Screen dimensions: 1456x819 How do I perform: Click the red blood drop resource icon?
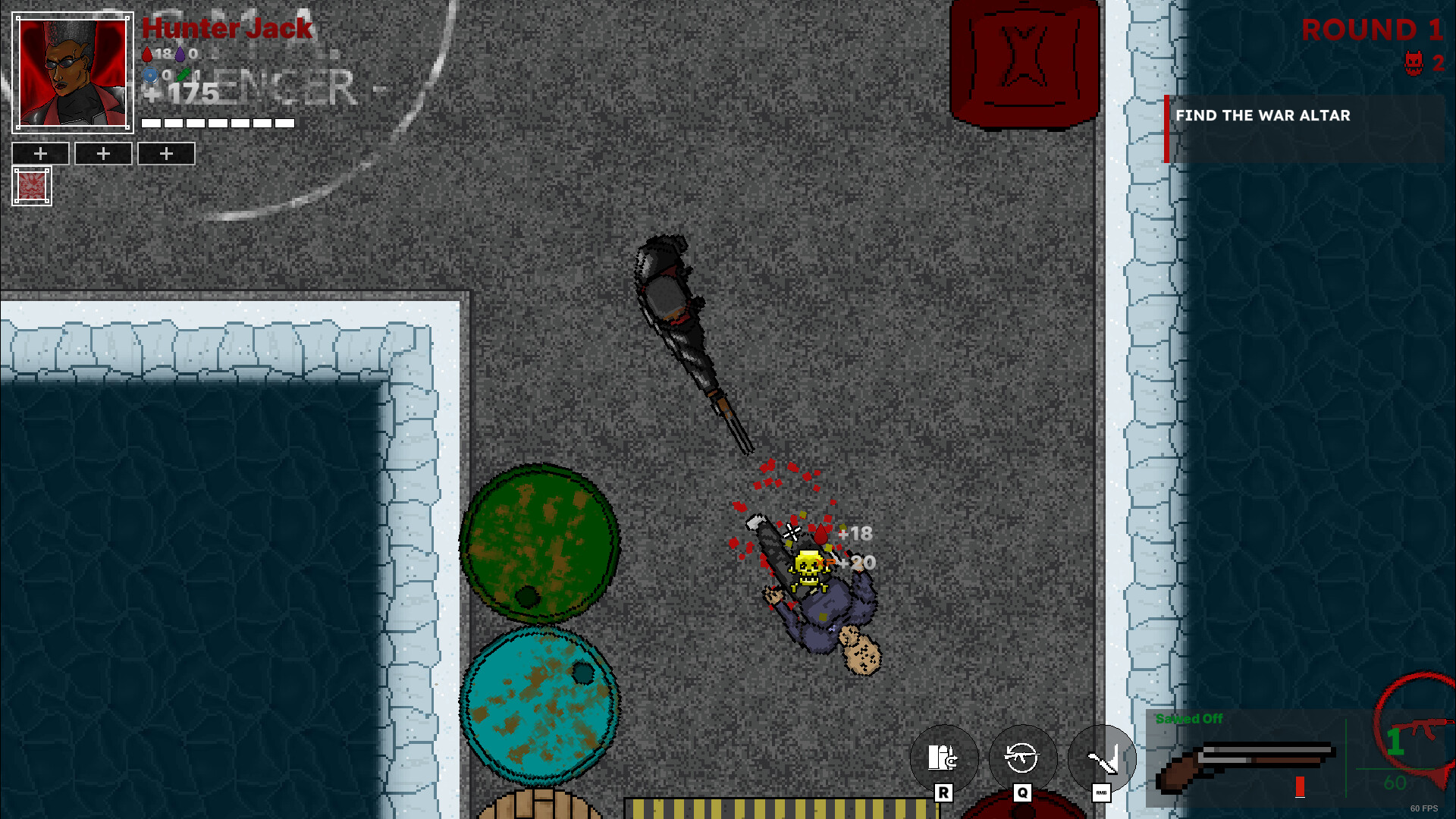click(x=146, y=53)
